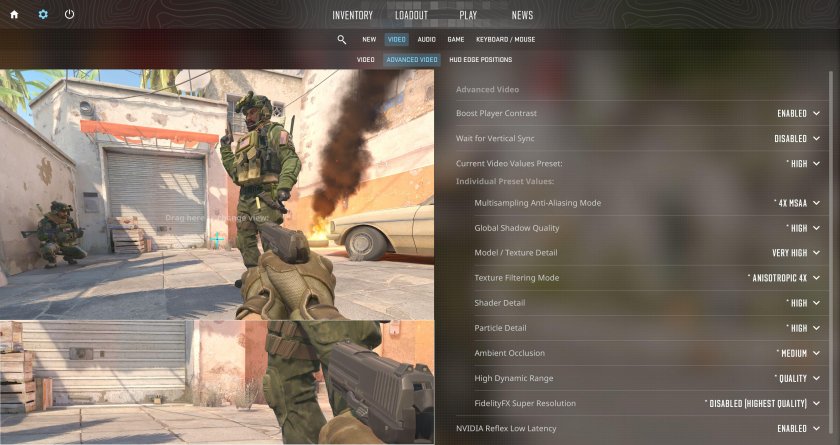Click the settings search magnifier icon
The image size is (840, 445).
[342, 40]
